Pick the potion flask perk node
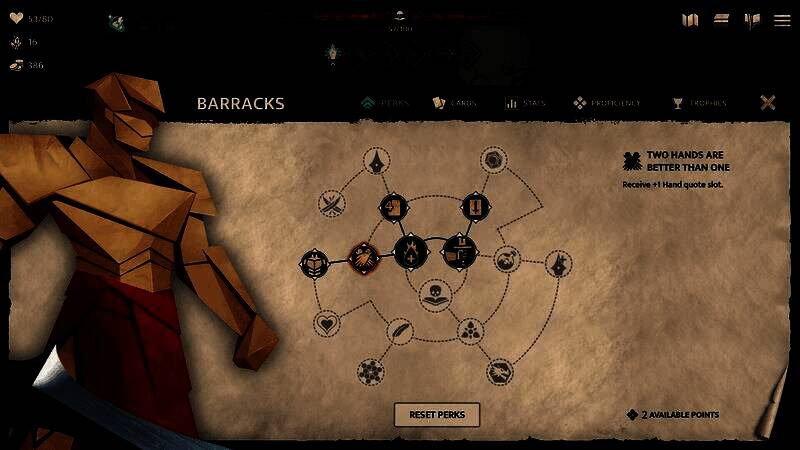Screen dimensions: 800x450 507,257
